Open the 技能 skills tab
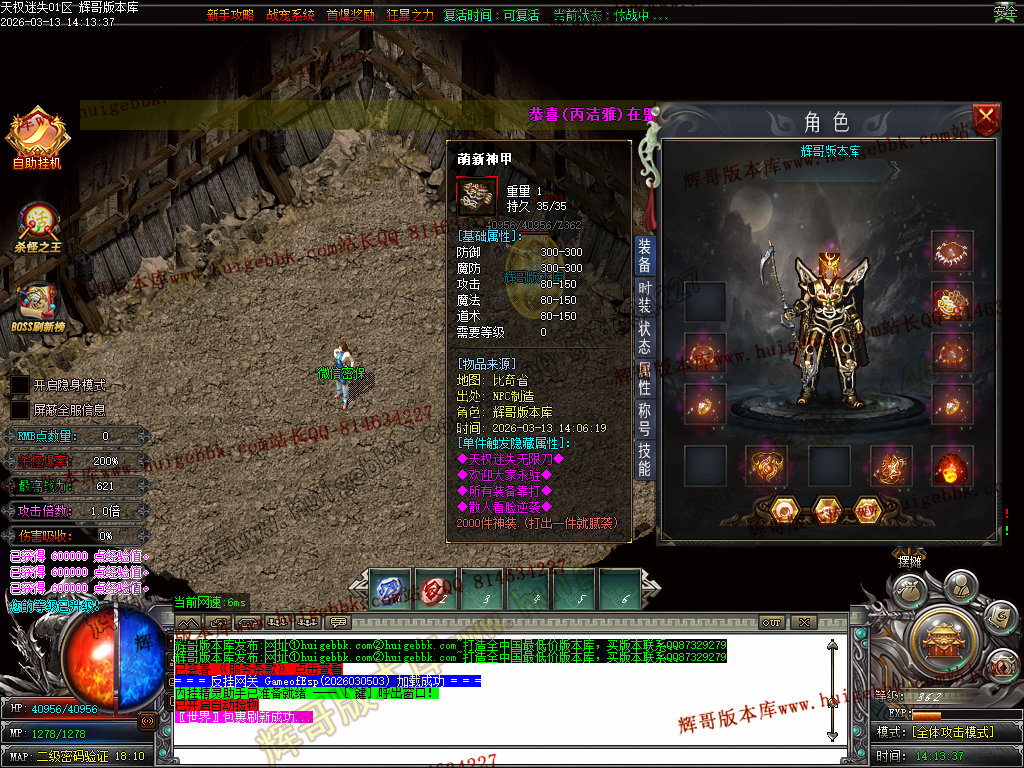The height and width of the screenshot is (768, 1024). click(645, 459)
